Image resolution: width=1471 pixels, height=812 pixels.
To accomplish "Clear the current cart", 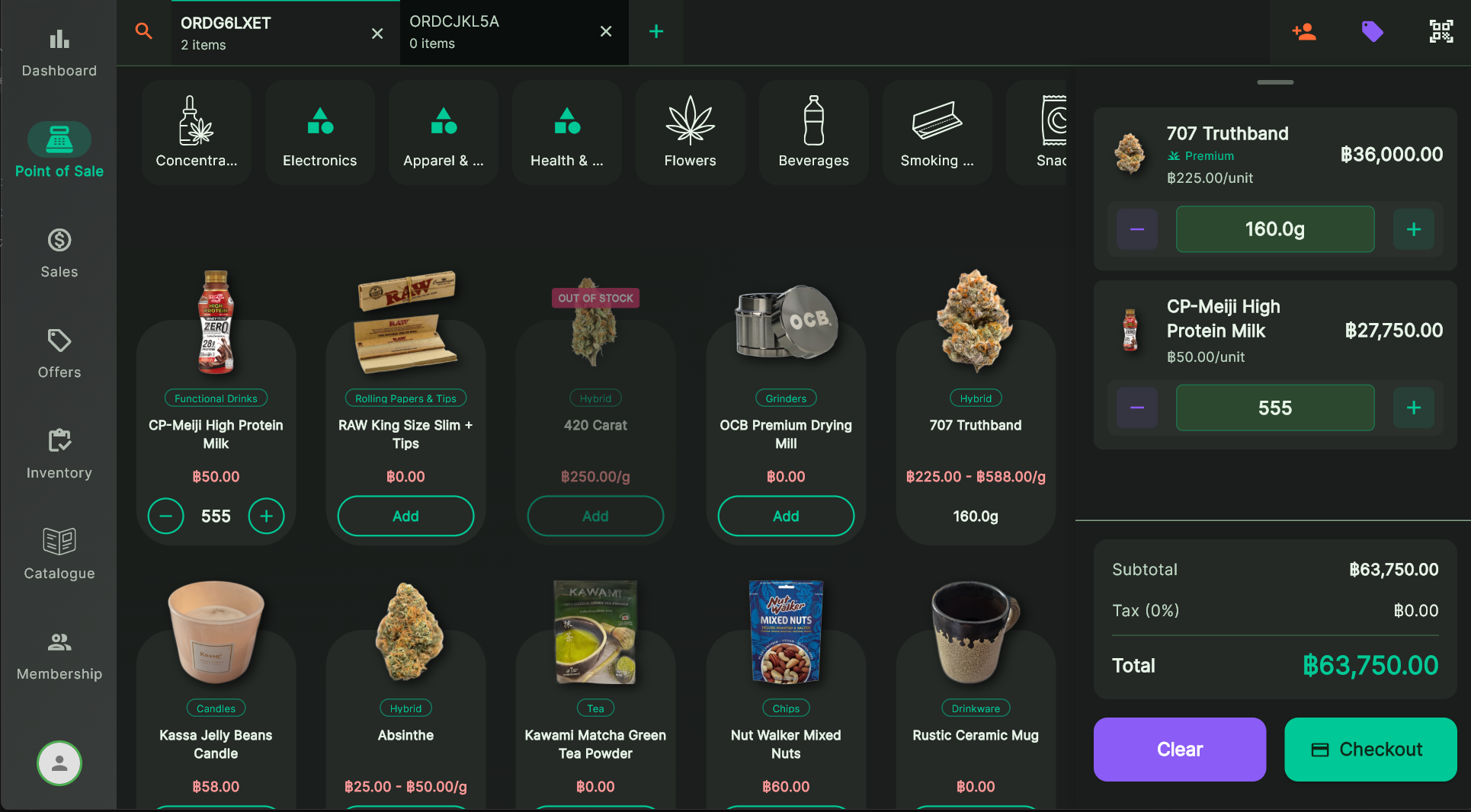I will 1178,750.
